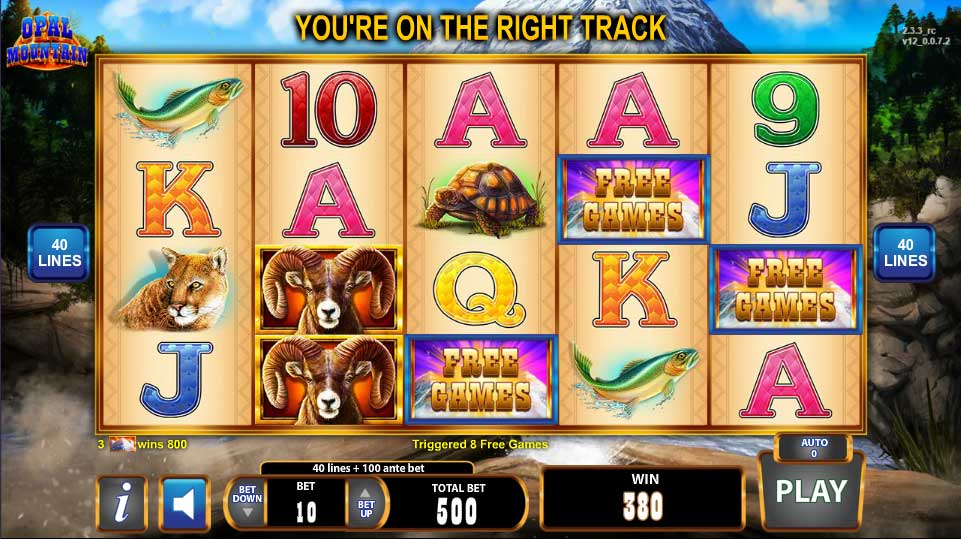Open the info paytable button
Image resolution: width=961 pixels, height=539 pixels.
(122, 503)
